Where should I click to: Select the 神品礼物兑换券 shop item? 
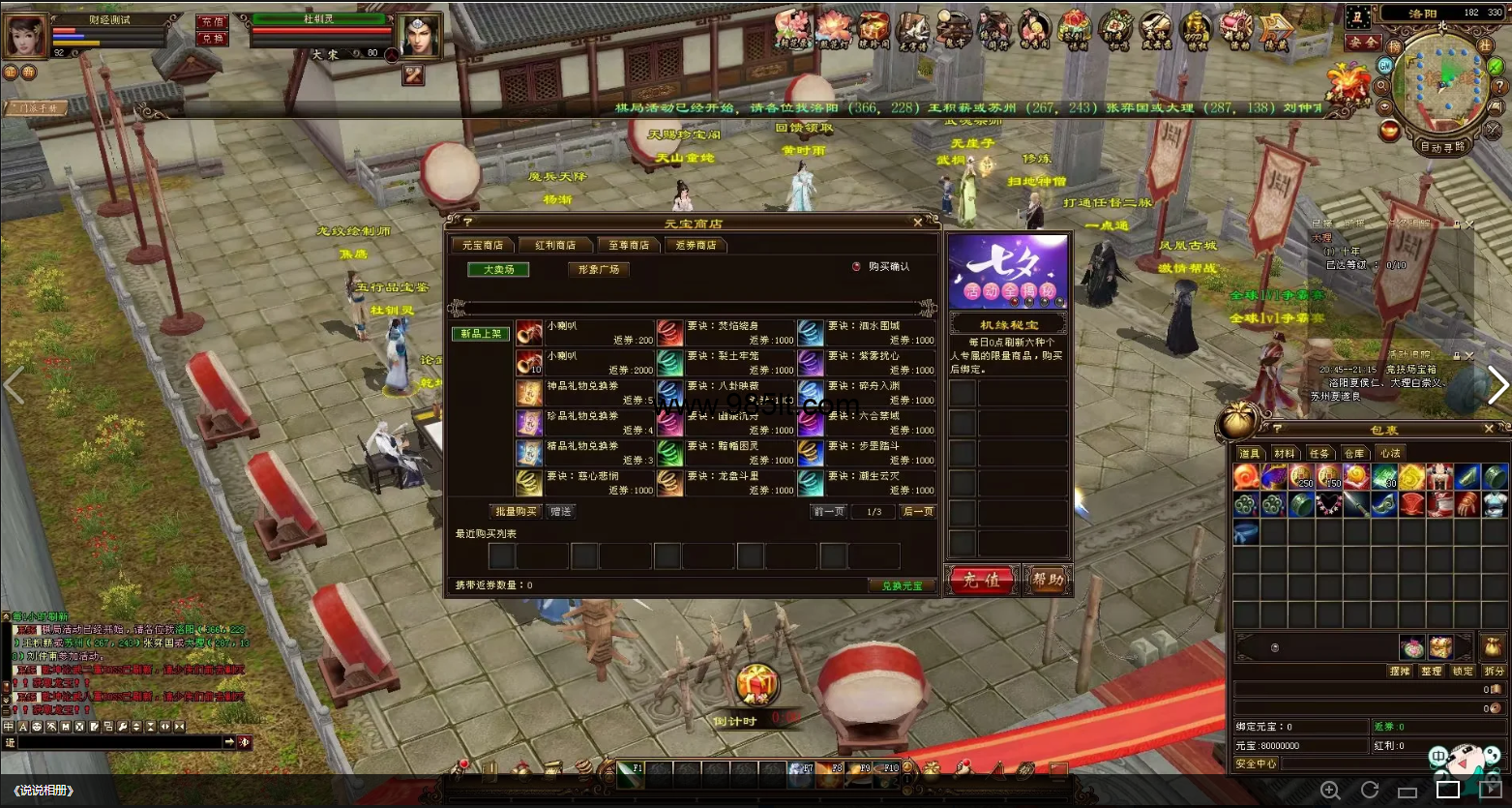(582, 393)
